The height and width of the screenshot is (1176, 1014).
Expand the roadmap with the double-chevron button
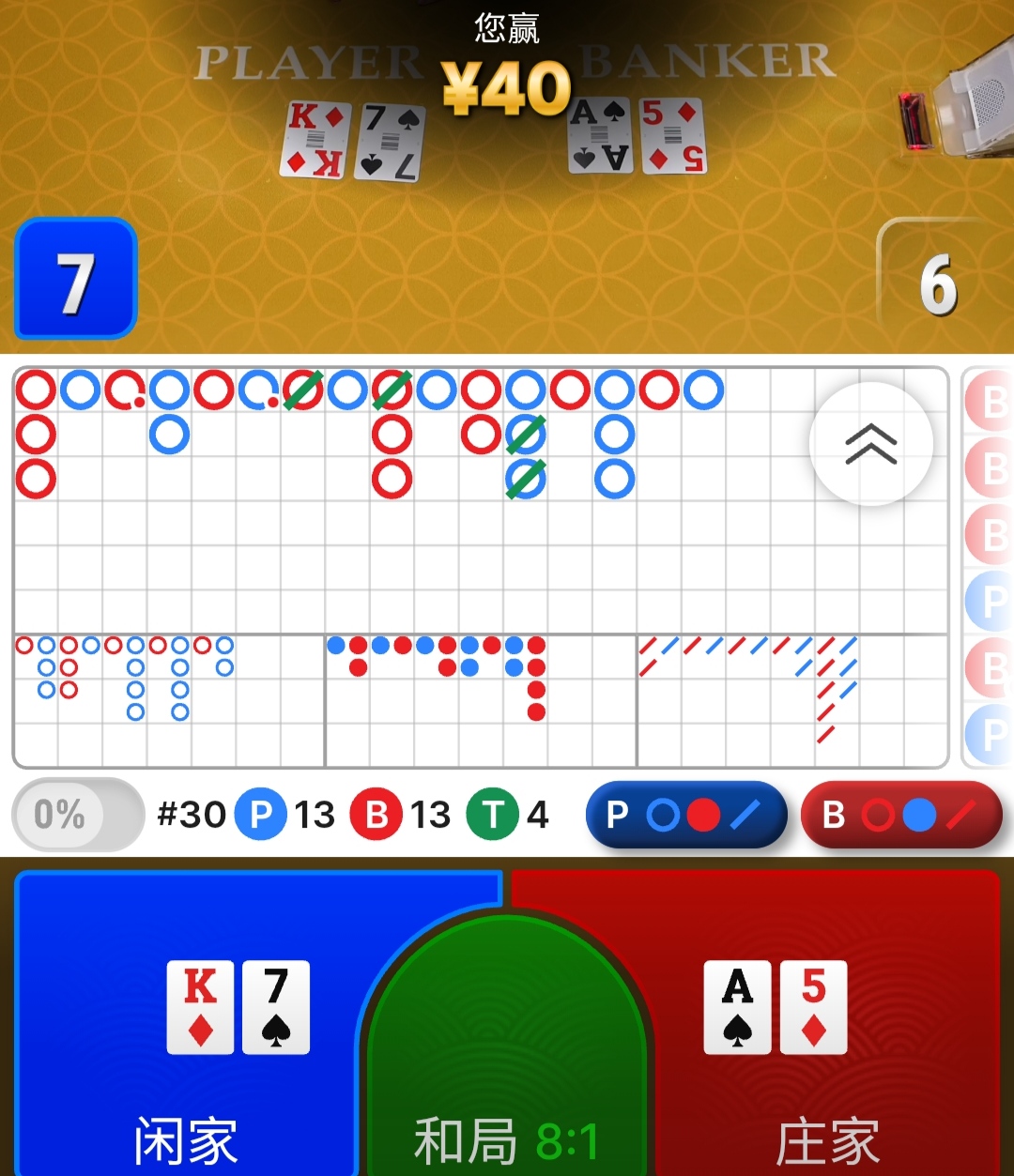click(x=870, y=444)
